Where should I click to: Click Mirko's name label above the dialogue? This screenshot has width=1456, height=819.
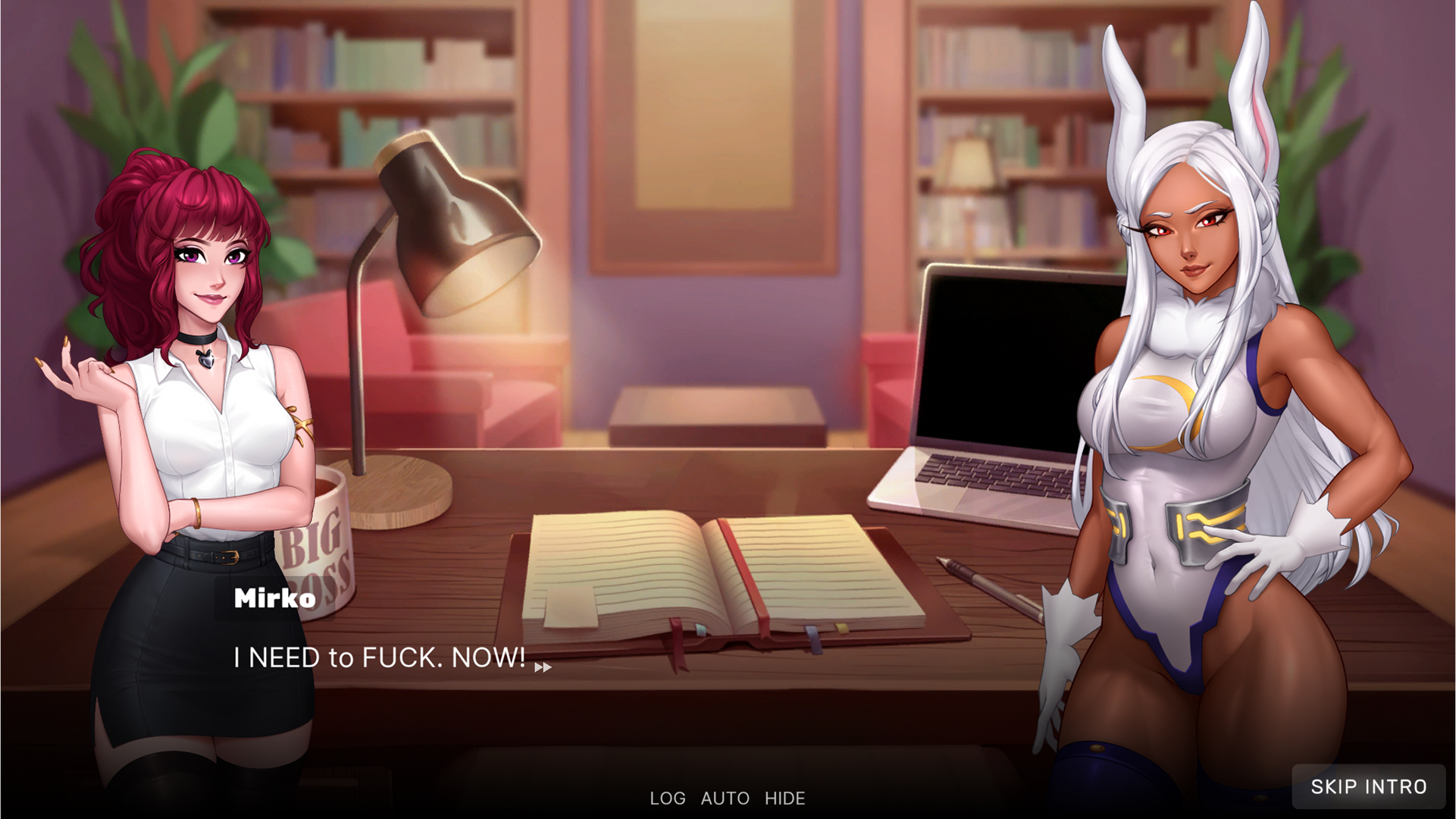[x=273, y=598]
